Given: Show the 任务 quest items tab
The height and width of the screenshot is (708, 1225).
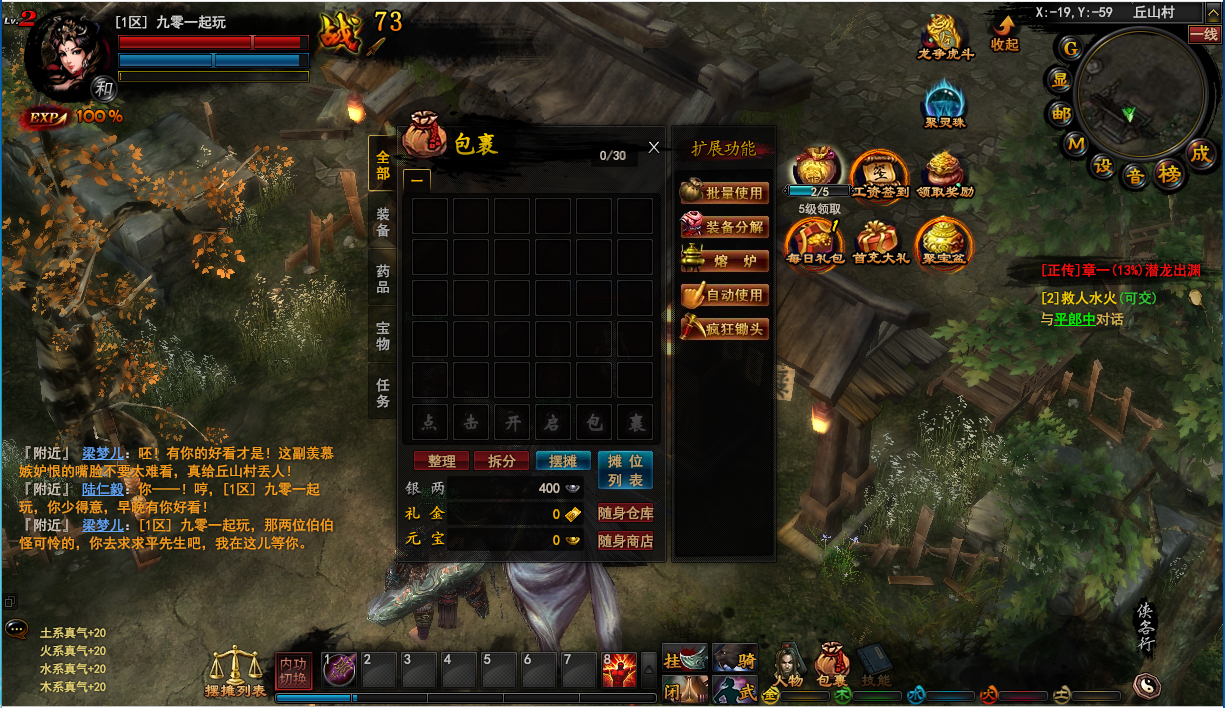Looking at the screenshot, I should [x=383, y=393].
